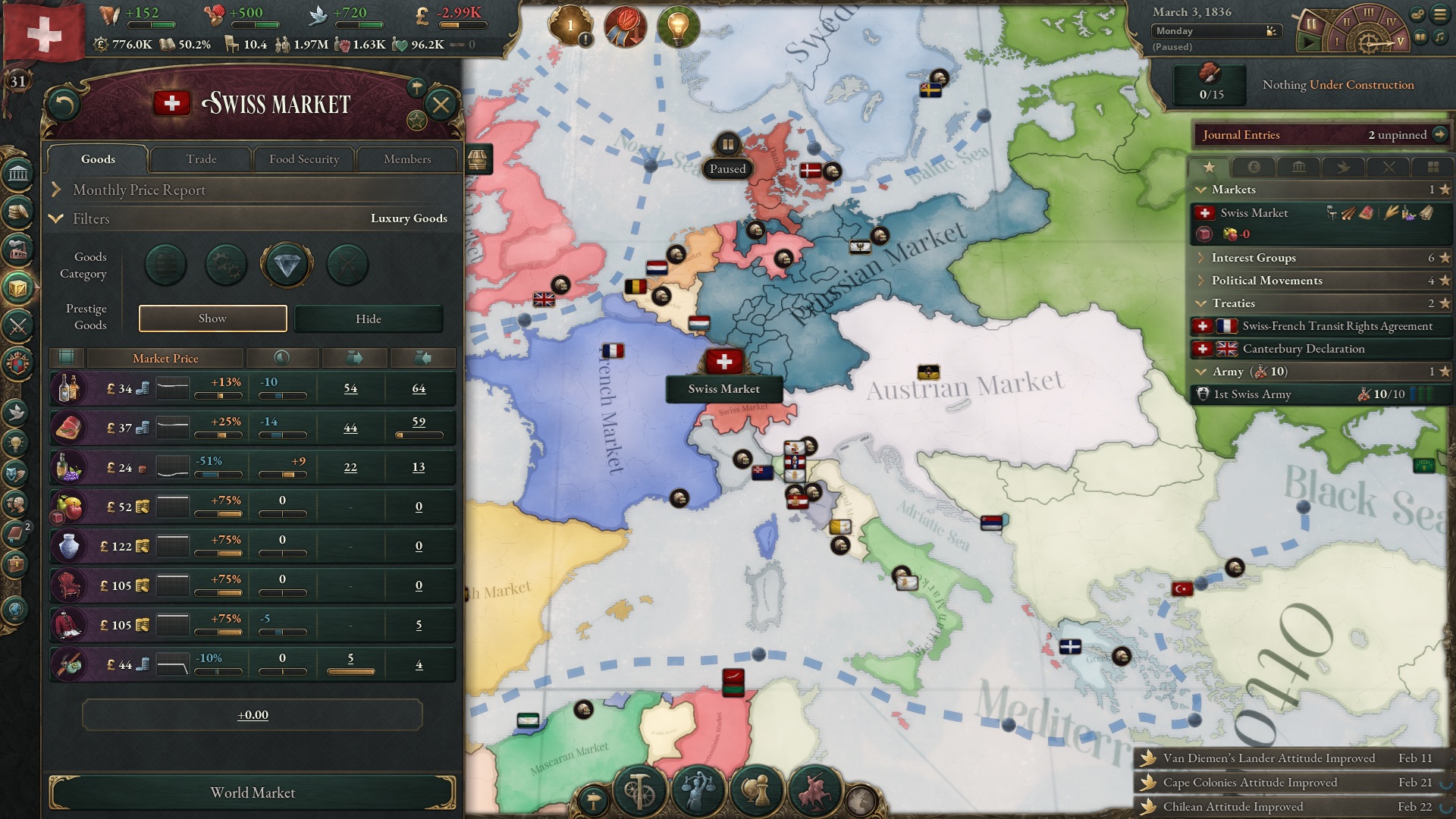Toggle Show for Prestige Goods
The width and height of the screenshot is (1456, 819).
click(x=212, y=318)
